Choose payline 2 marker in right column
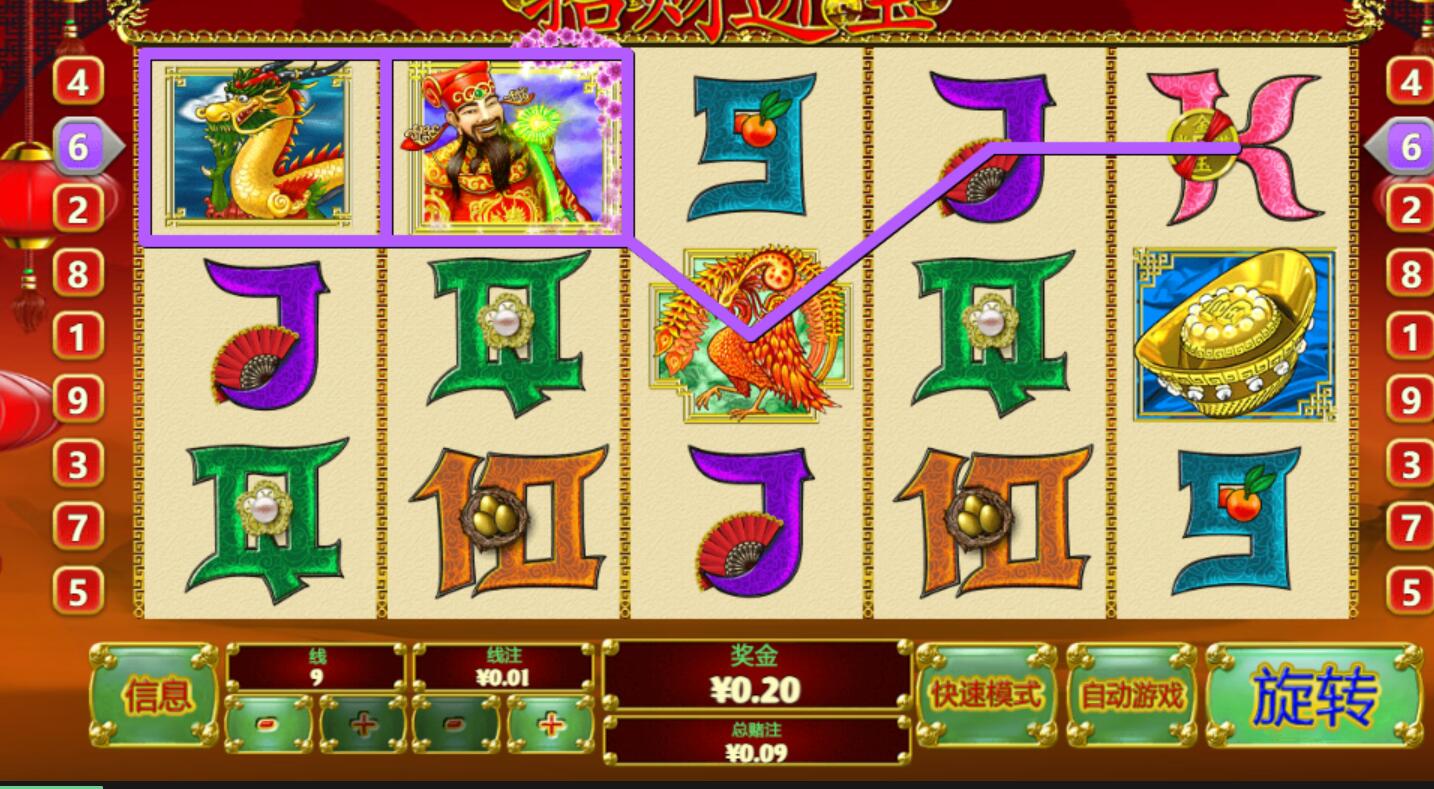The height and width of the screenshot is (789, 1434). (1410, 210)
